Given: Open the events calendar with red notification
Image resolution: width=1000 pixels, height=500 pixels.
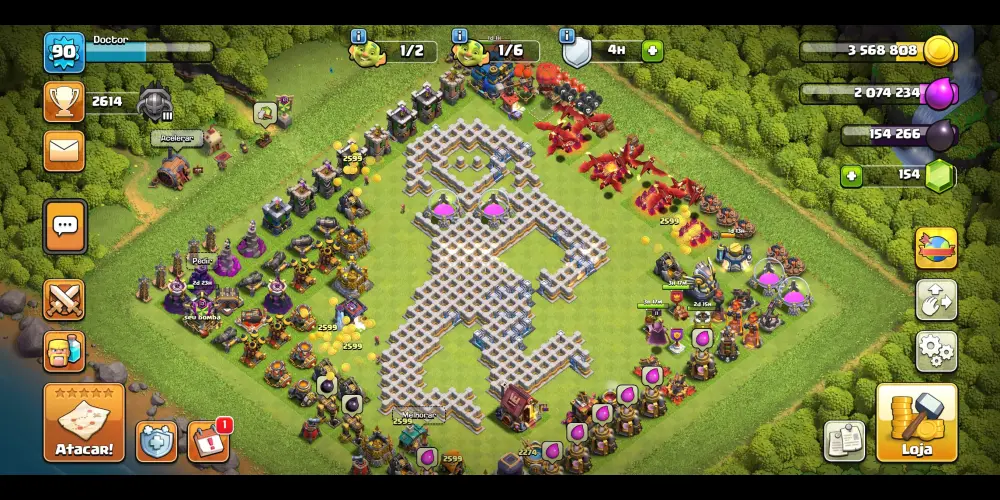Looking at the screenshot, I should [208, 441].
